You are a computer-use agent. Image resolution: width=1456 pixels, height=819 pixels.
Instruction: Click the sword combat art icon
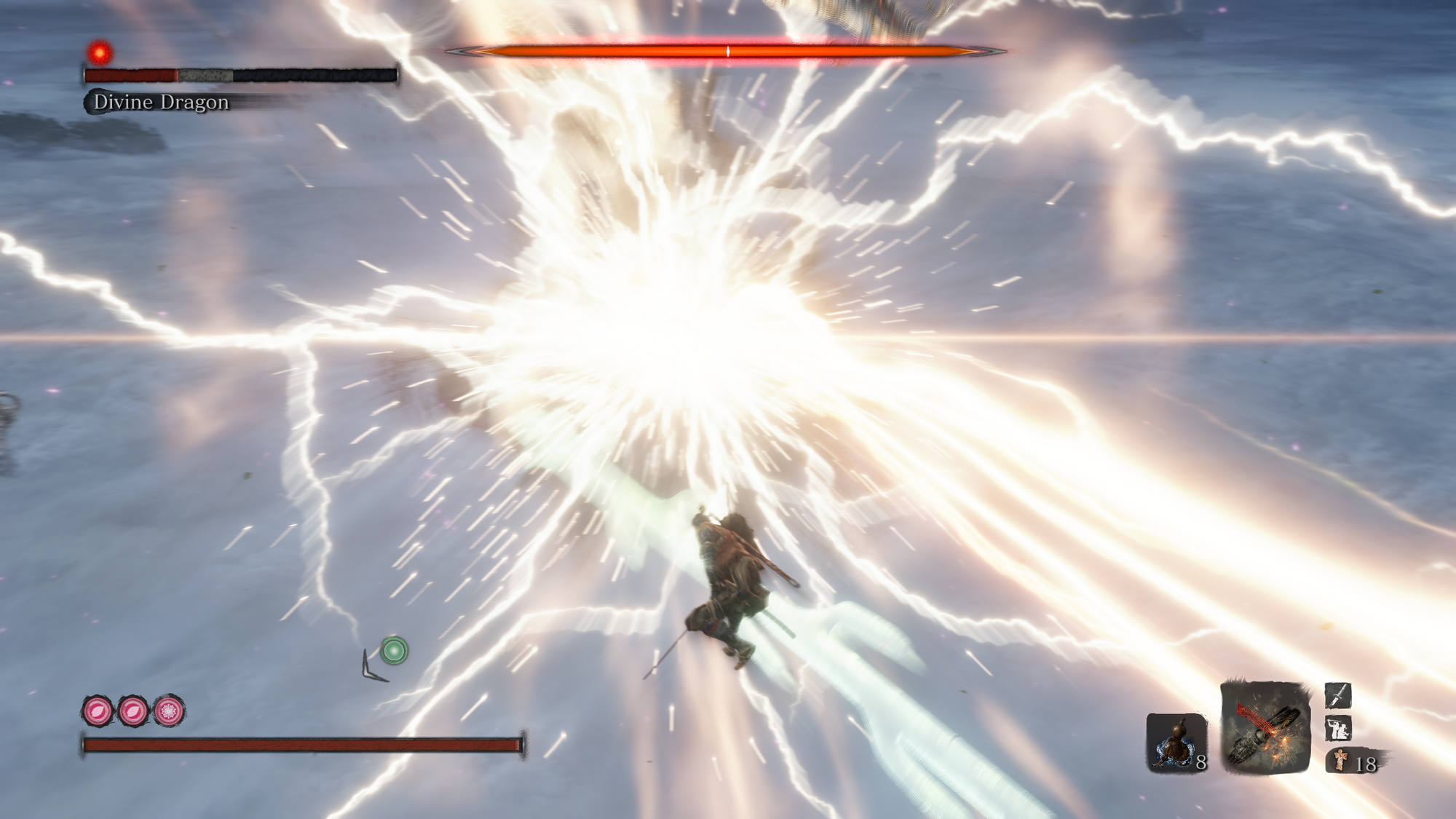tap(1338, 695)
